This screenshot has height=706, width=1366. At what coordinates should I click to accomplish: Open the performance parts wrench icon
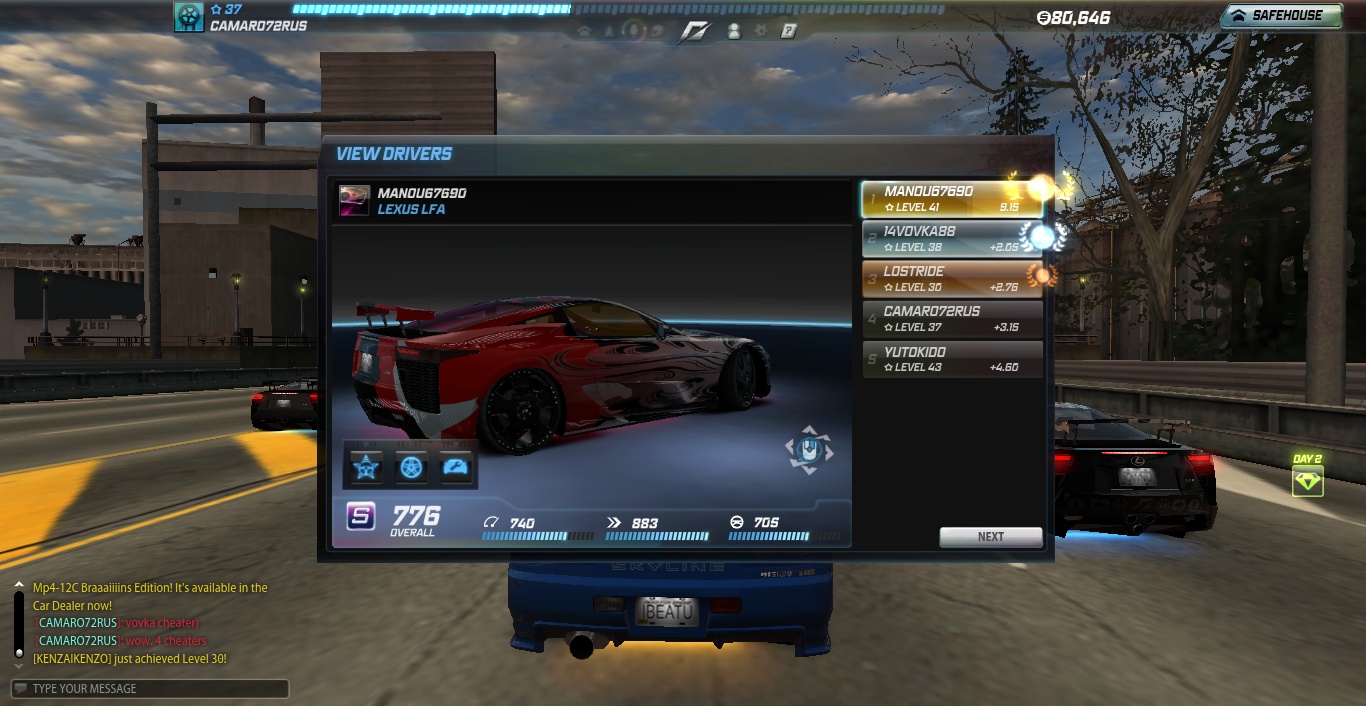tap(456, 467)
